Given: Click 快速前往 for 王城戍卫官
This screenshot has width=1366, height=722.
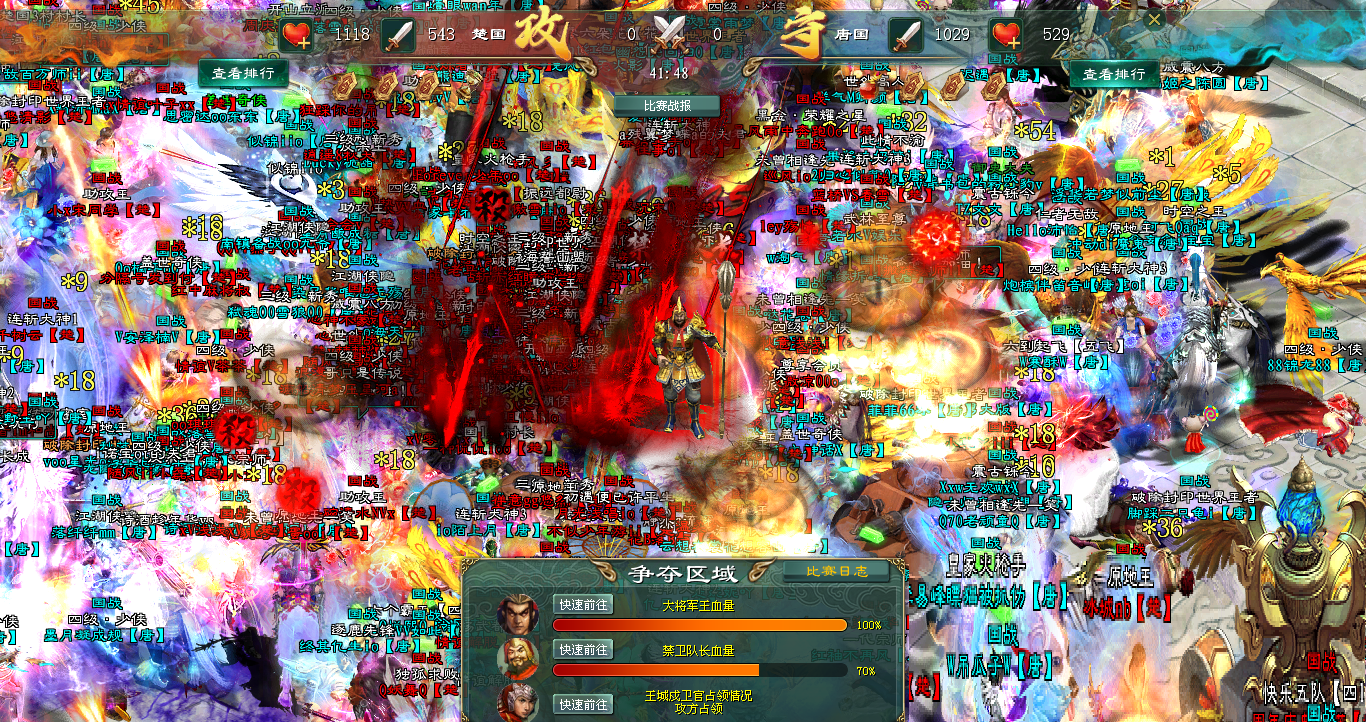Looking at the screenshot, I should [x=582, y=704].
